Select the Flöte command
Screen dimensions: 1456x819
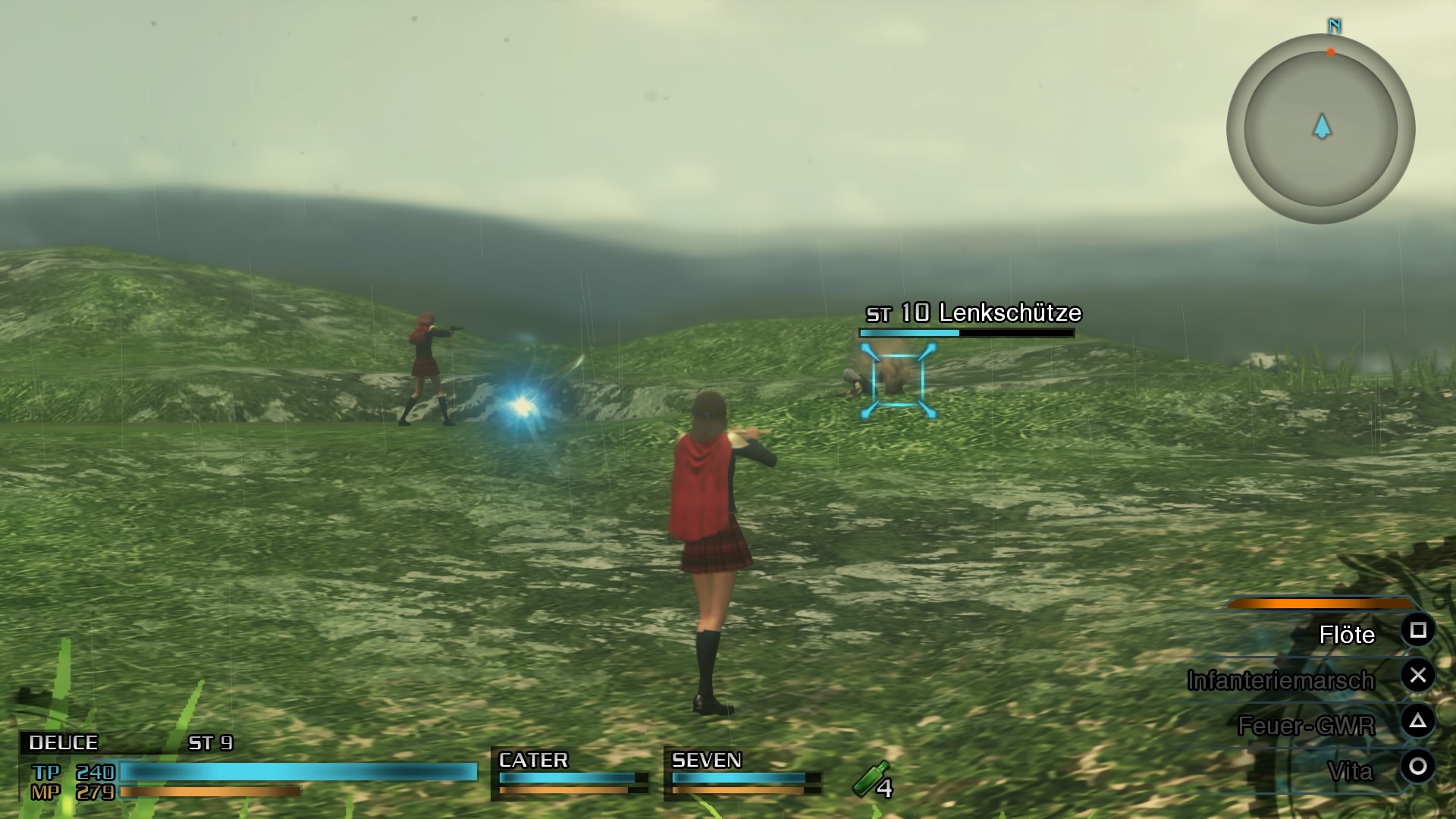1347,634
